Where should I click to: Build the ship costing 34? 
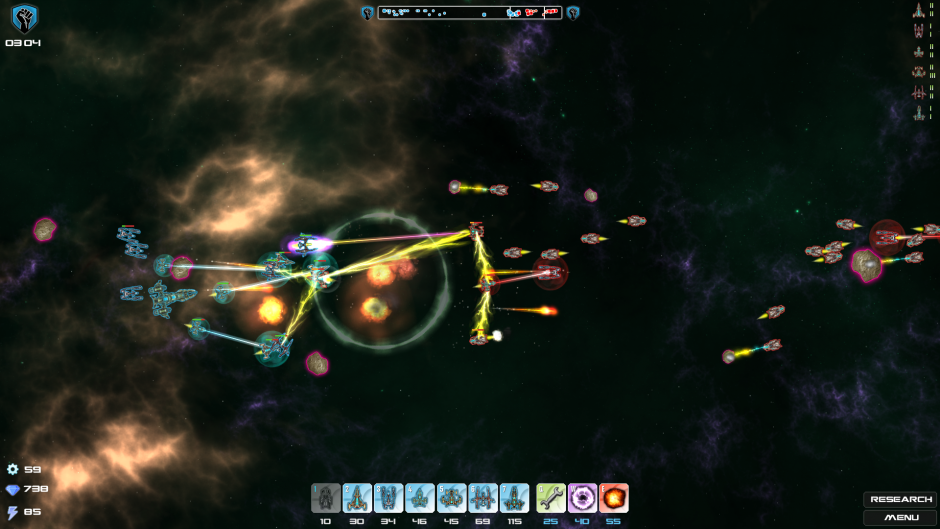[388, 498]
